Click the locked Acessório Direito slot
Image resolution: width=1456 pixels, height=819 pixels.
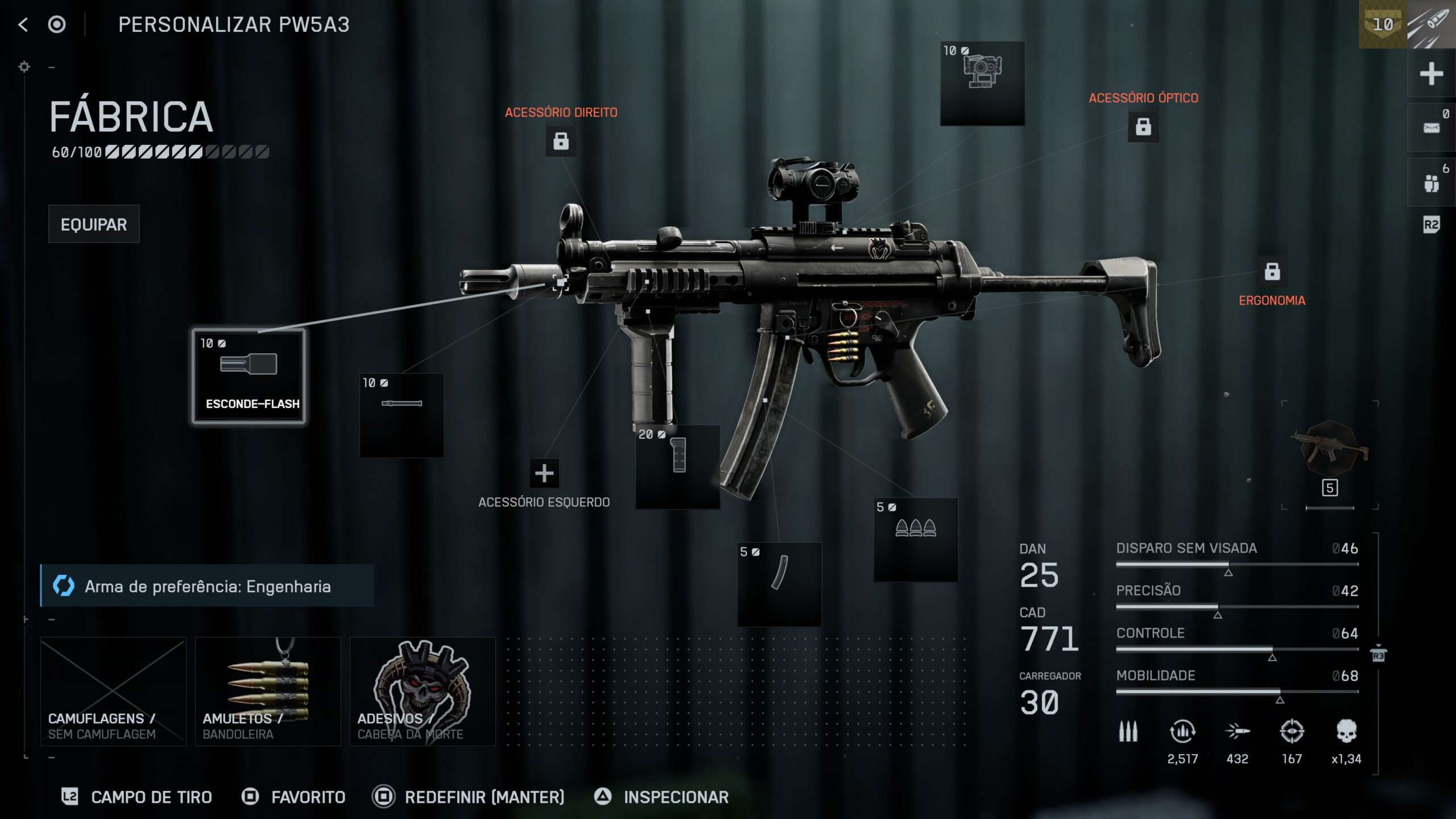click(x=561, y=141)
